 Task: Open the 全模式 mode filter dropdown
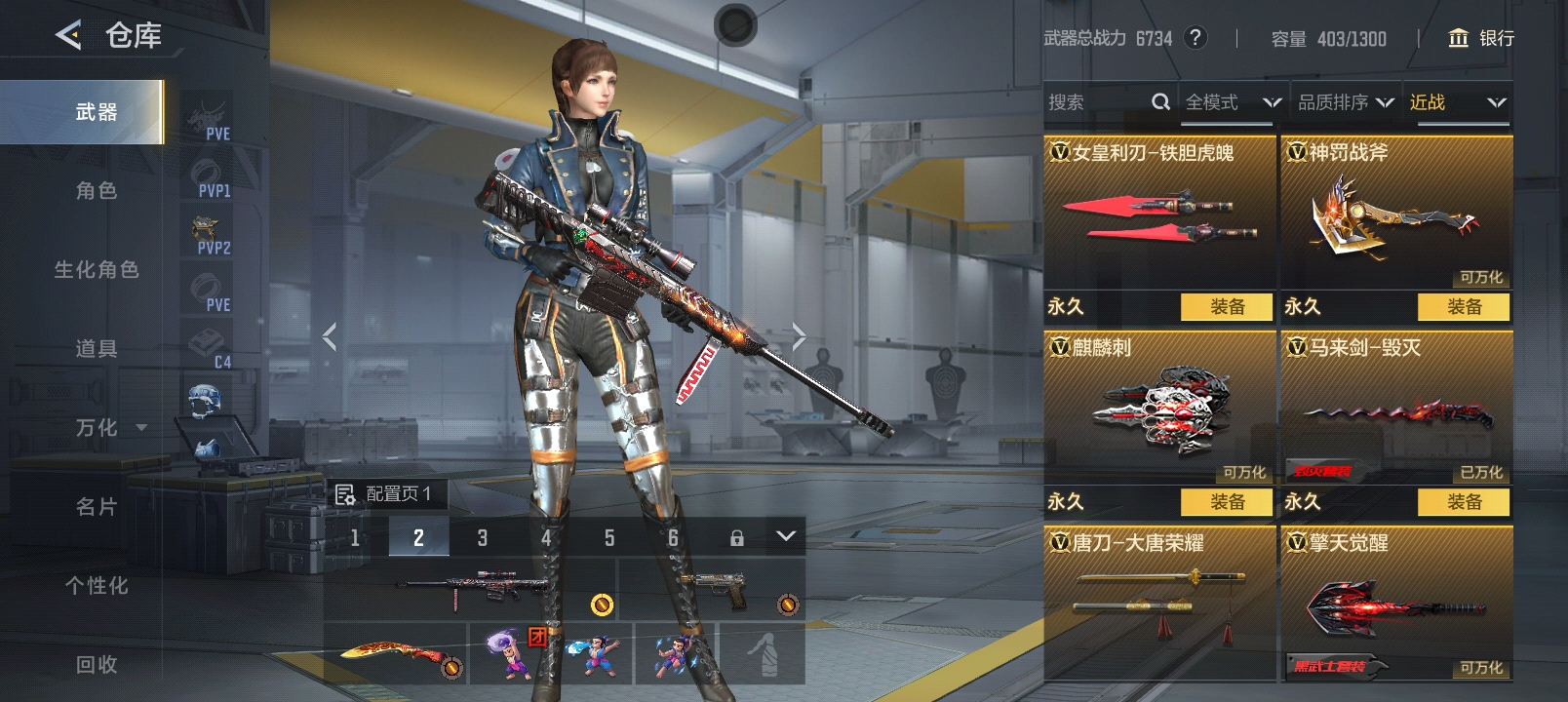(x=1232, y=102)
